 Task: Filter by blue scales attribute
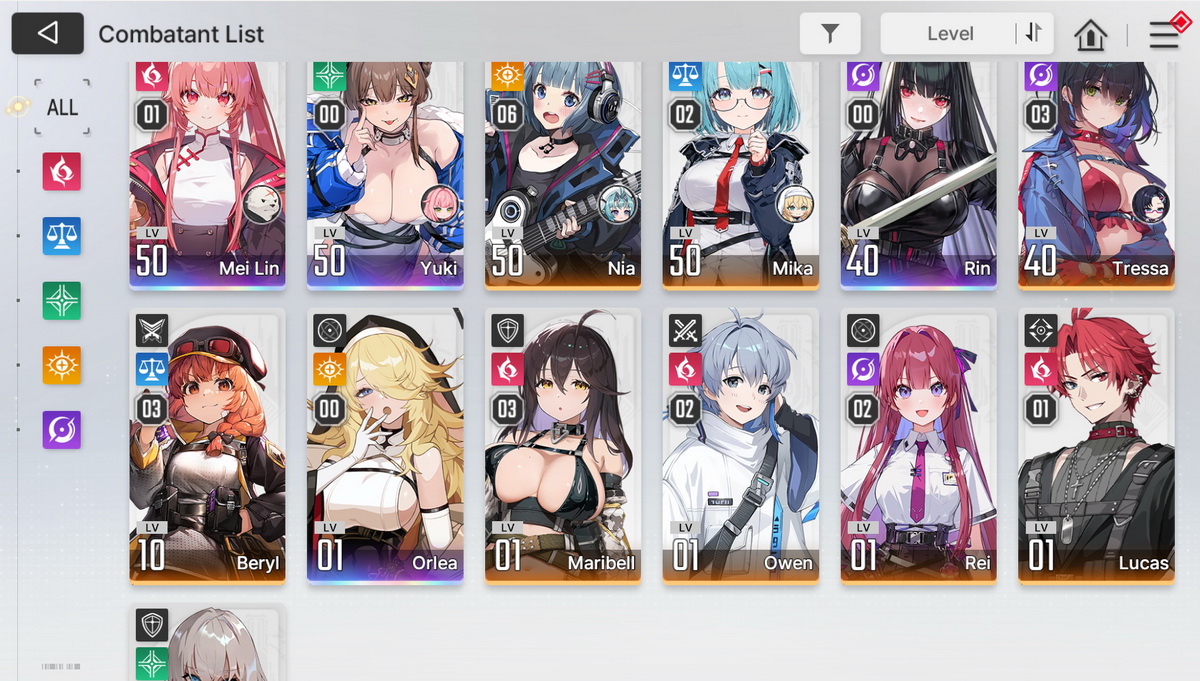click(x=62, y=236)
